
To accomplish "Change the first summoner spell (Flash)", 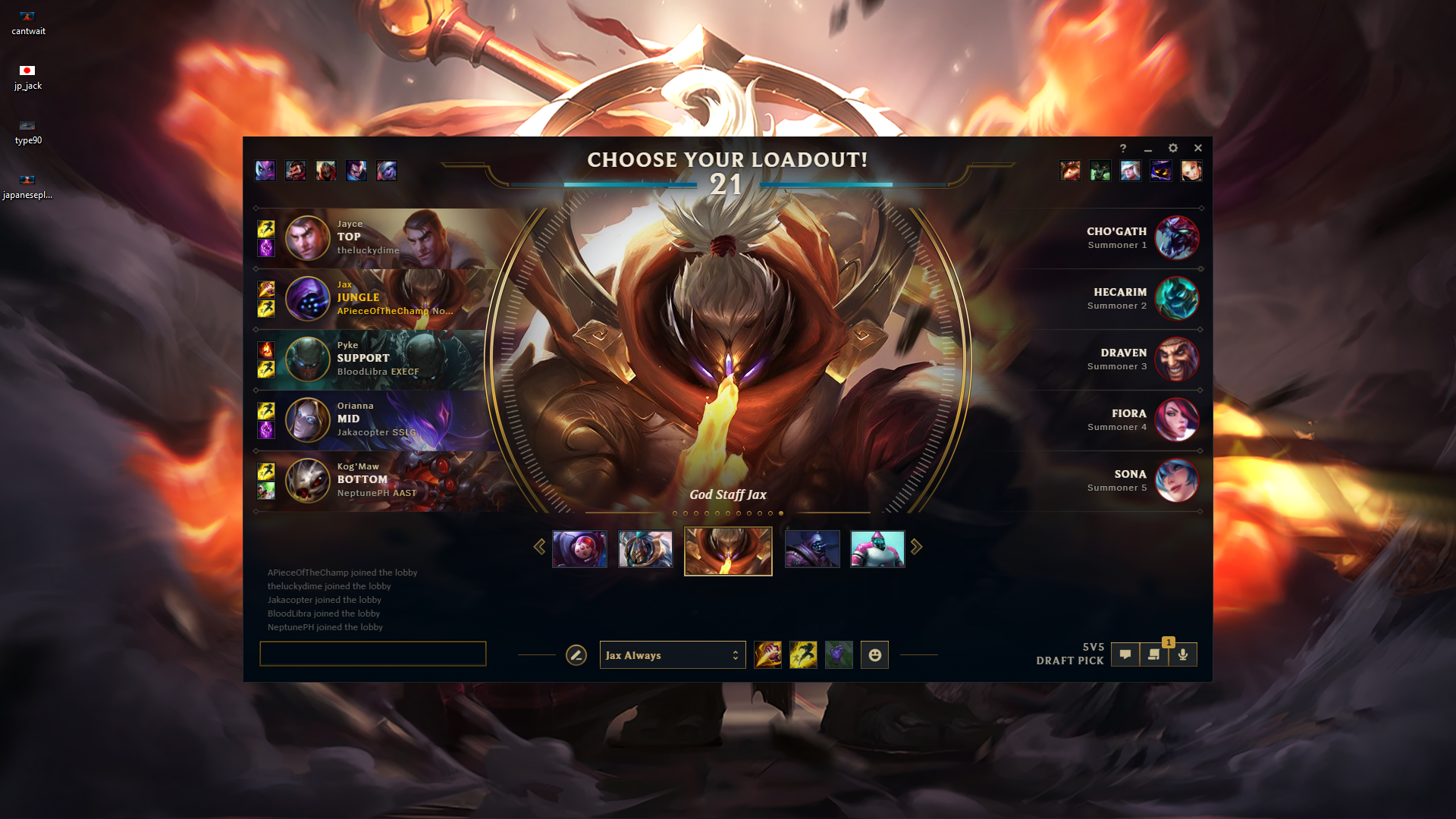I will tap(769, 654).
